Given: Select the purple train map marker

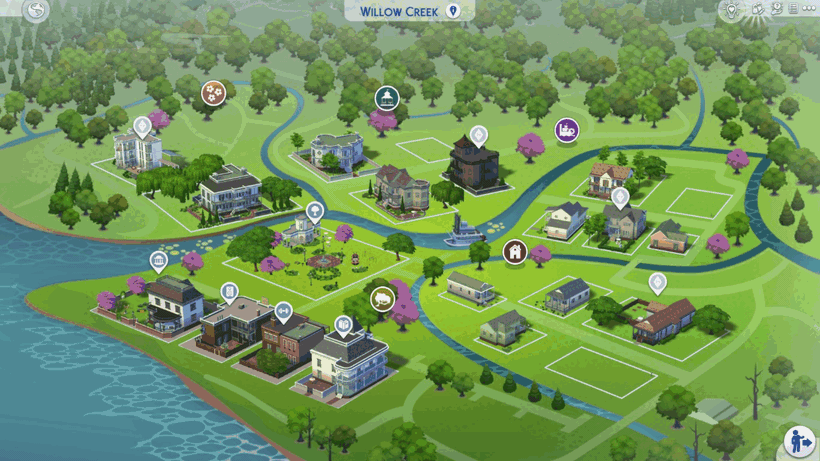Looking at the screenshot, I should tap(567, 130).
